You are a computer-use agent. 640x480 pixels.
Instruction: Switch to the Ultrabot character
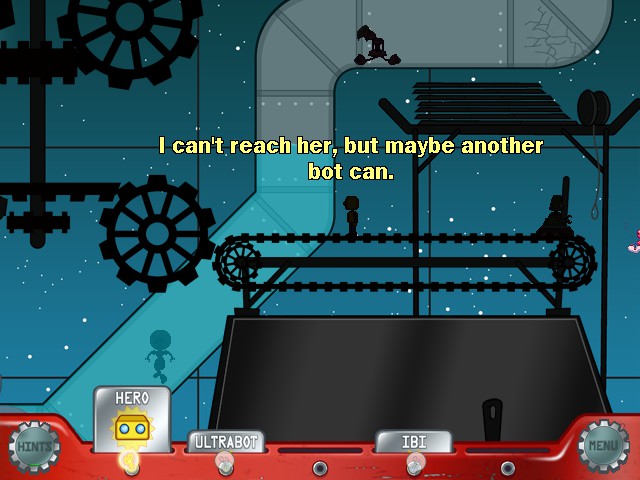tap(226, 442)
